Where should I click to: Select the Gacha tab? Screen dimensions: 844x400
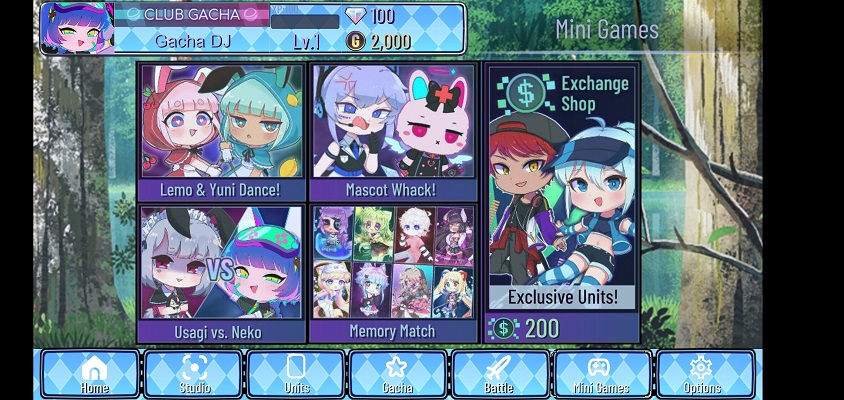(398, 374)
